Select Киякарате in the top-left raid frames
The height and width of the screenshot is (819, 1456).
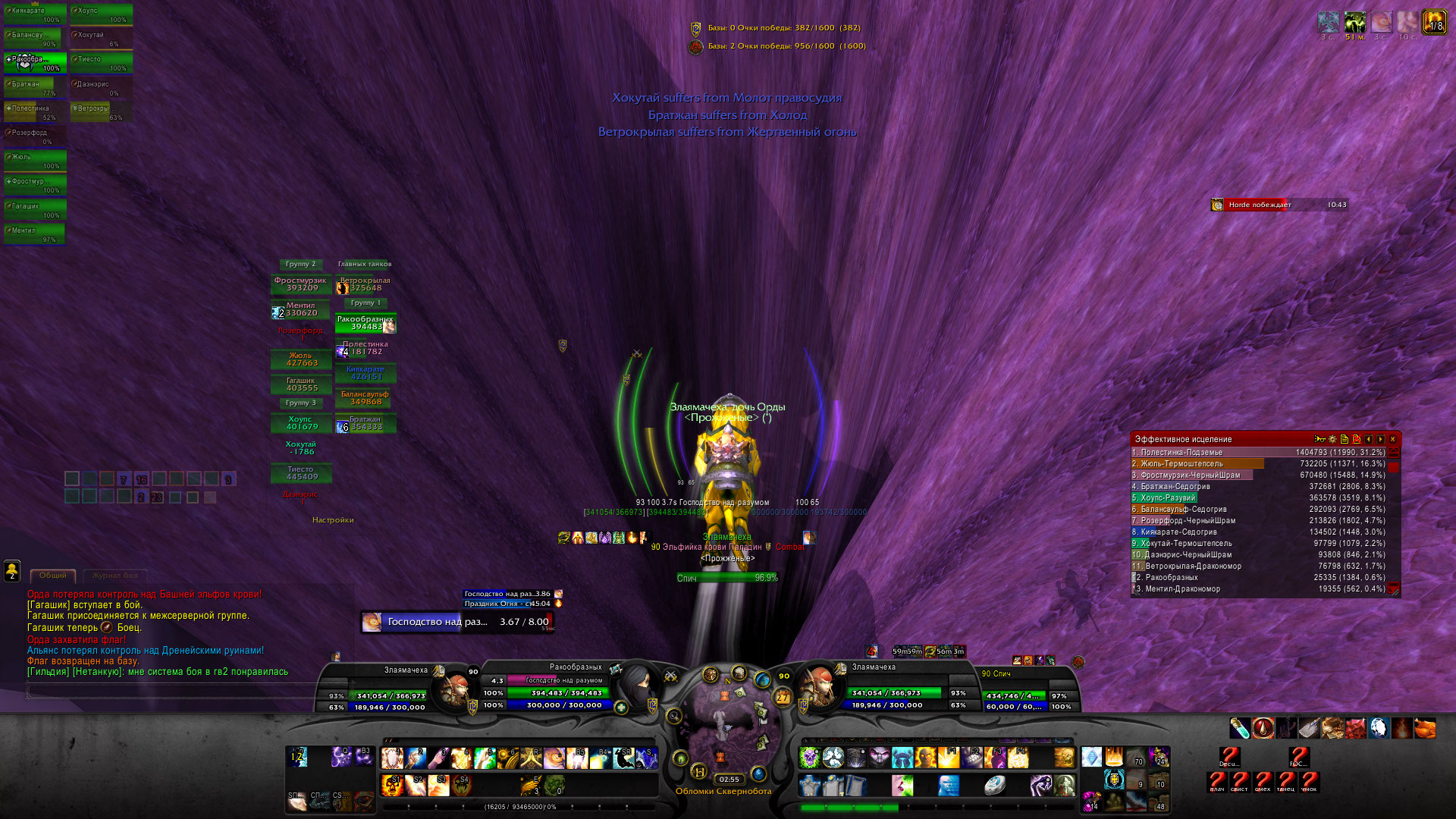pos(34,14)
